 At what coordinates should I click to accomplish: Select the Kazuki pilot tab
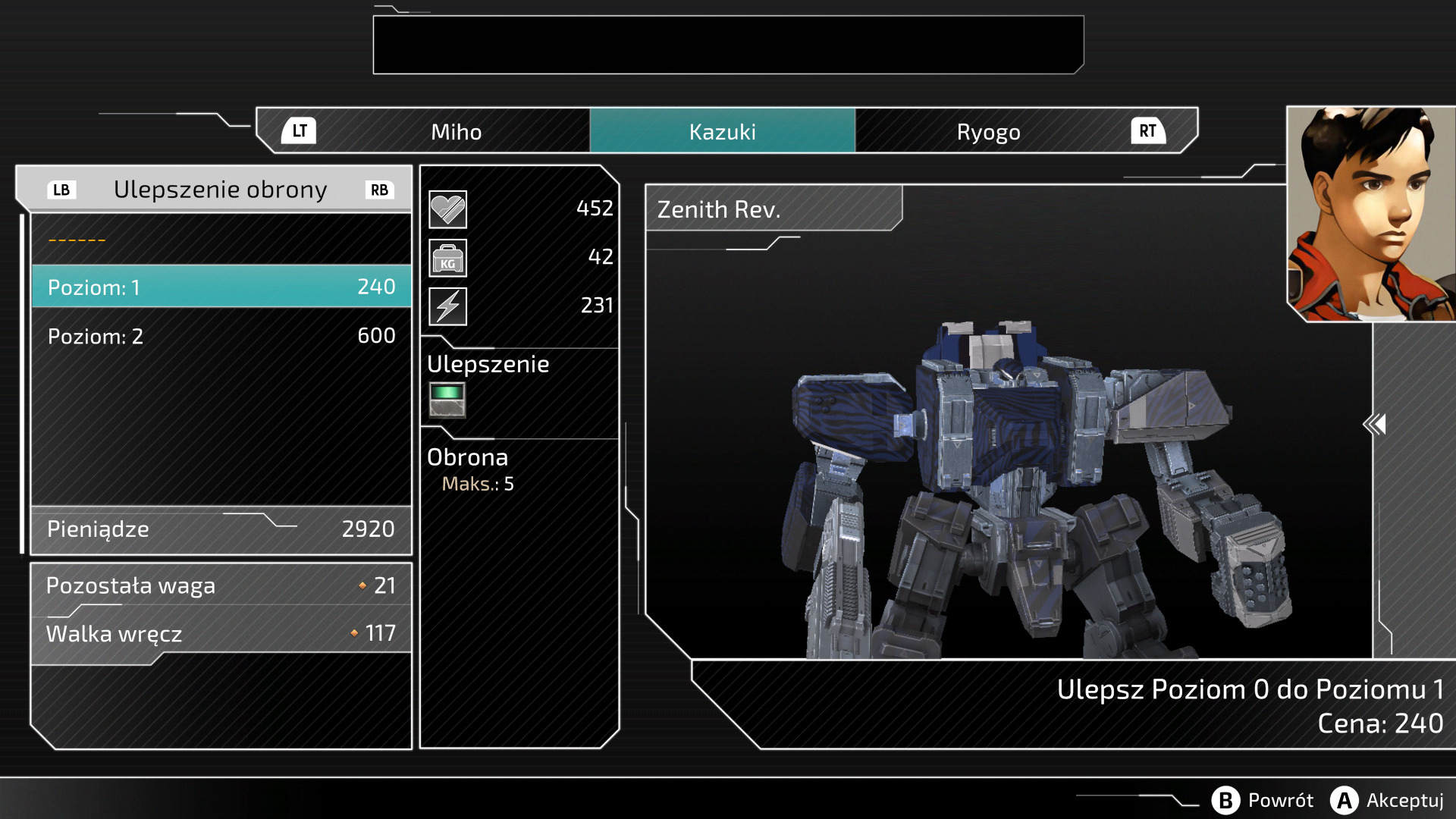pyautogui.click(x=722, y=132)
